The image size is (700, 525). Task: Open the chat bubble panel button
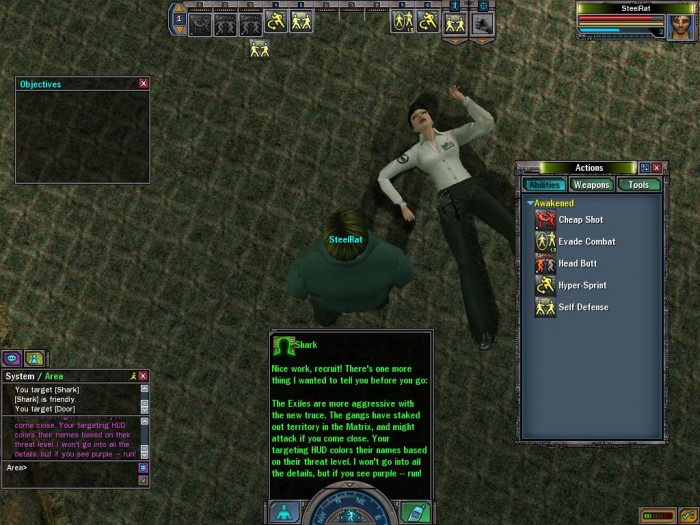[13, 358]
